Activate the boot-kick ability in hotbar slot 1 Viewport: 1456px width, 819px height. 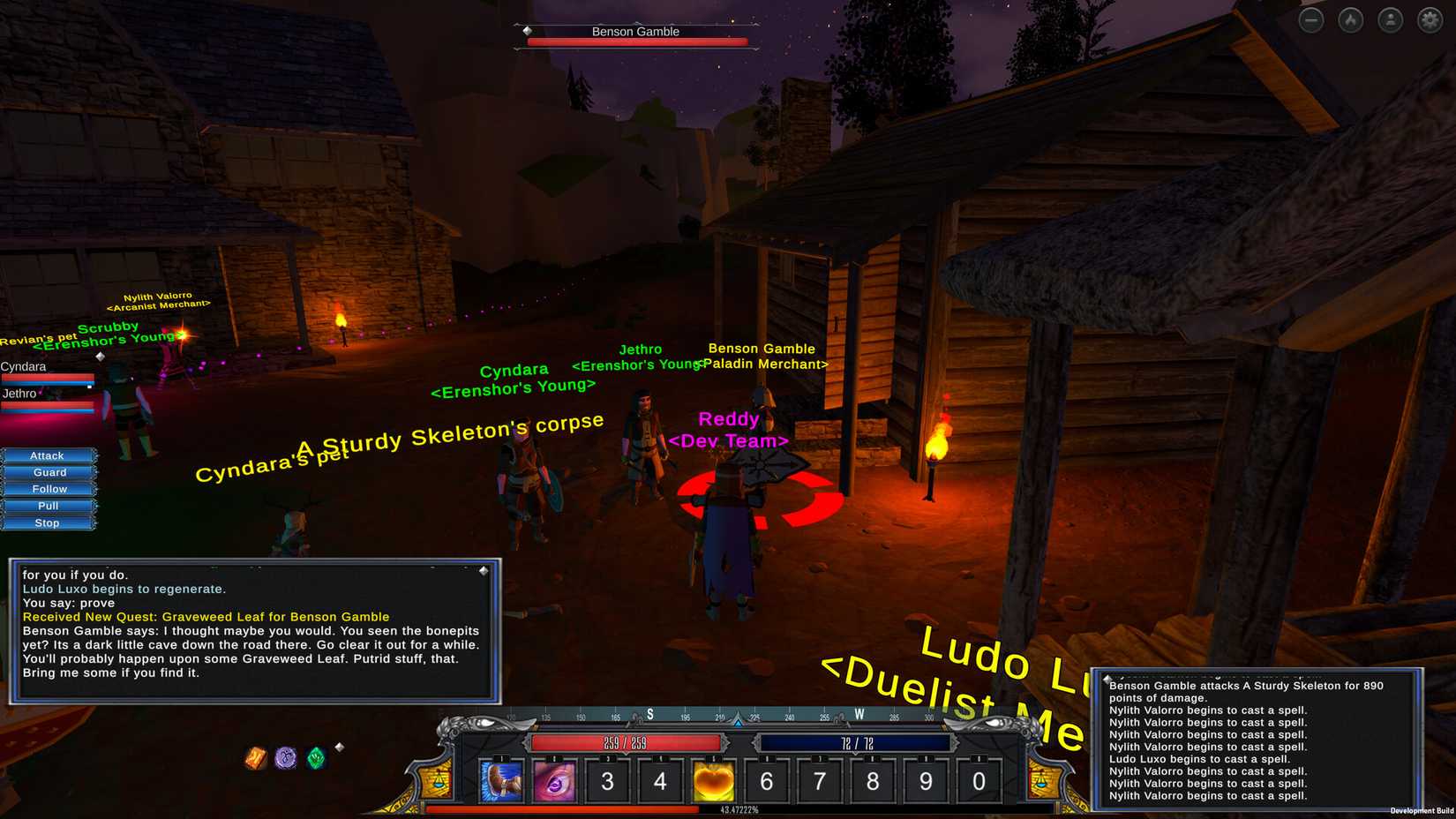502,780
